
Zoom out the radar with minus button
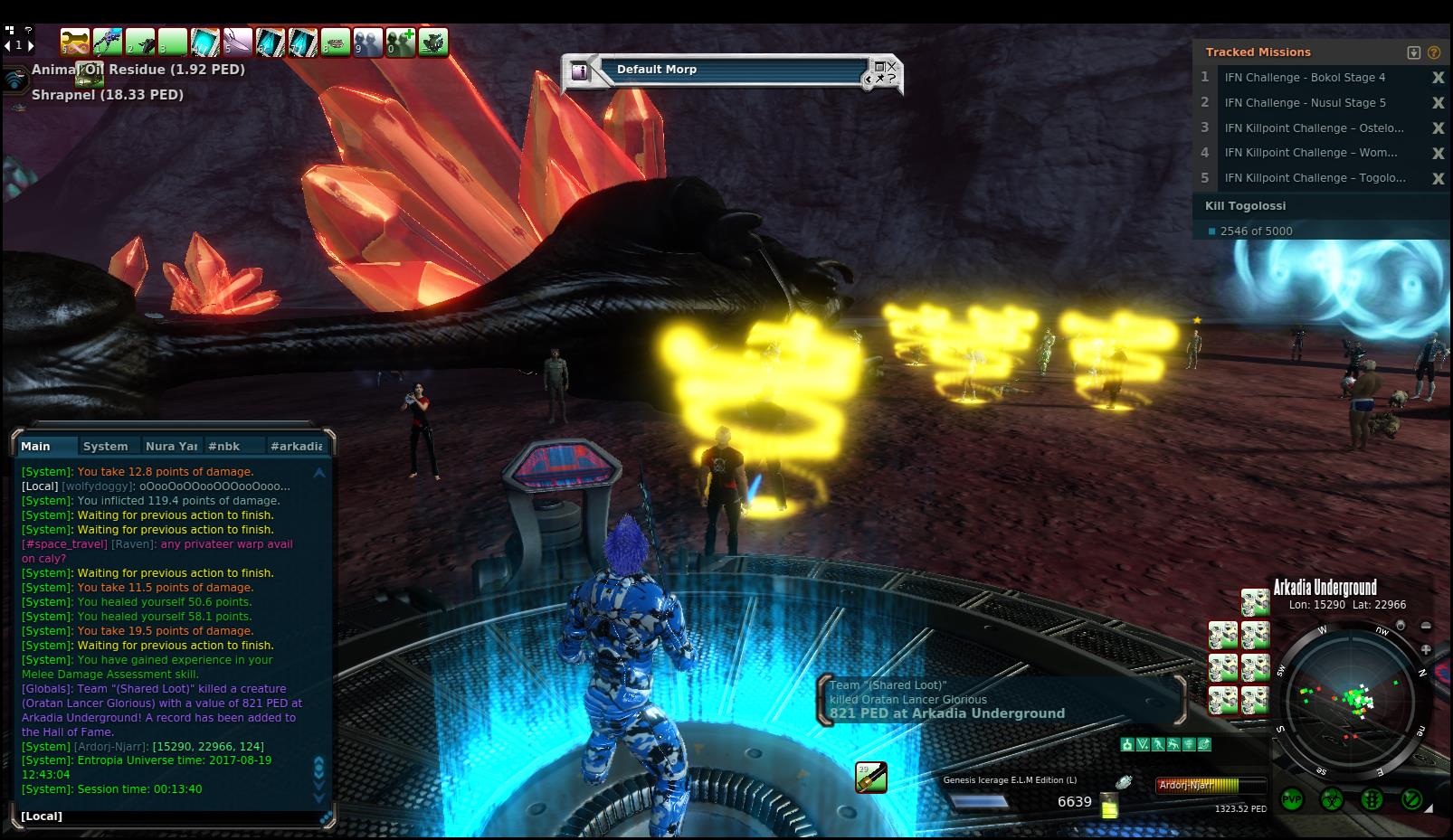[1426, 626]
